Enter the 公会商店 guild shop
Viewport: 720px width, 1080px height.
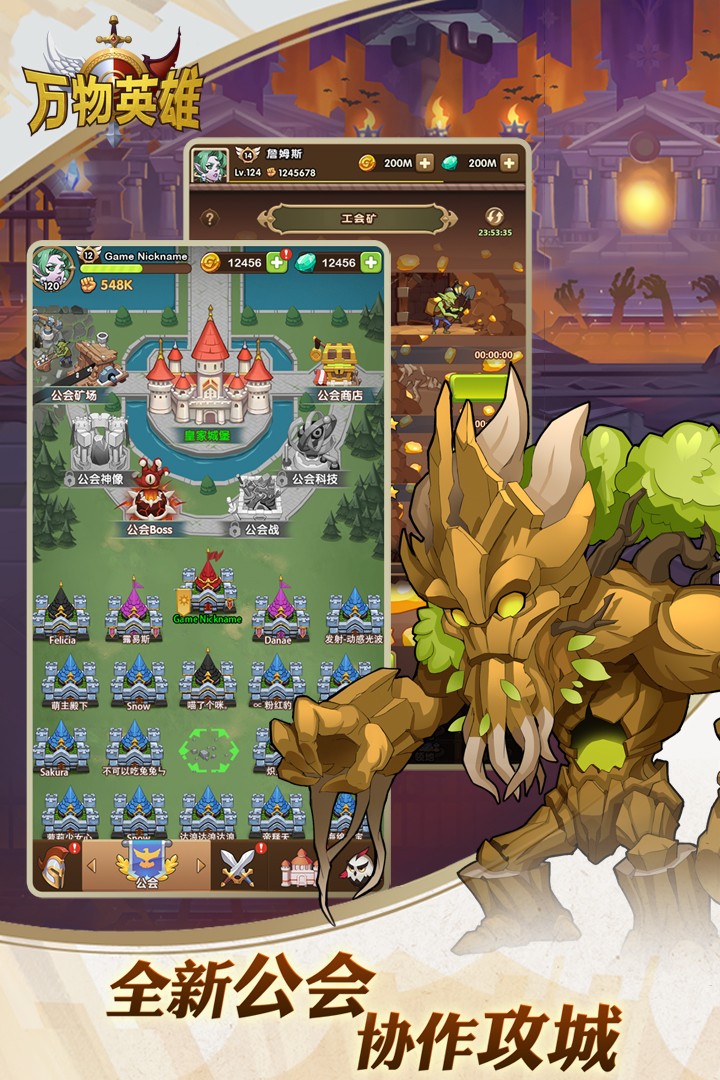pyautogui.click(x=339, y=368)
